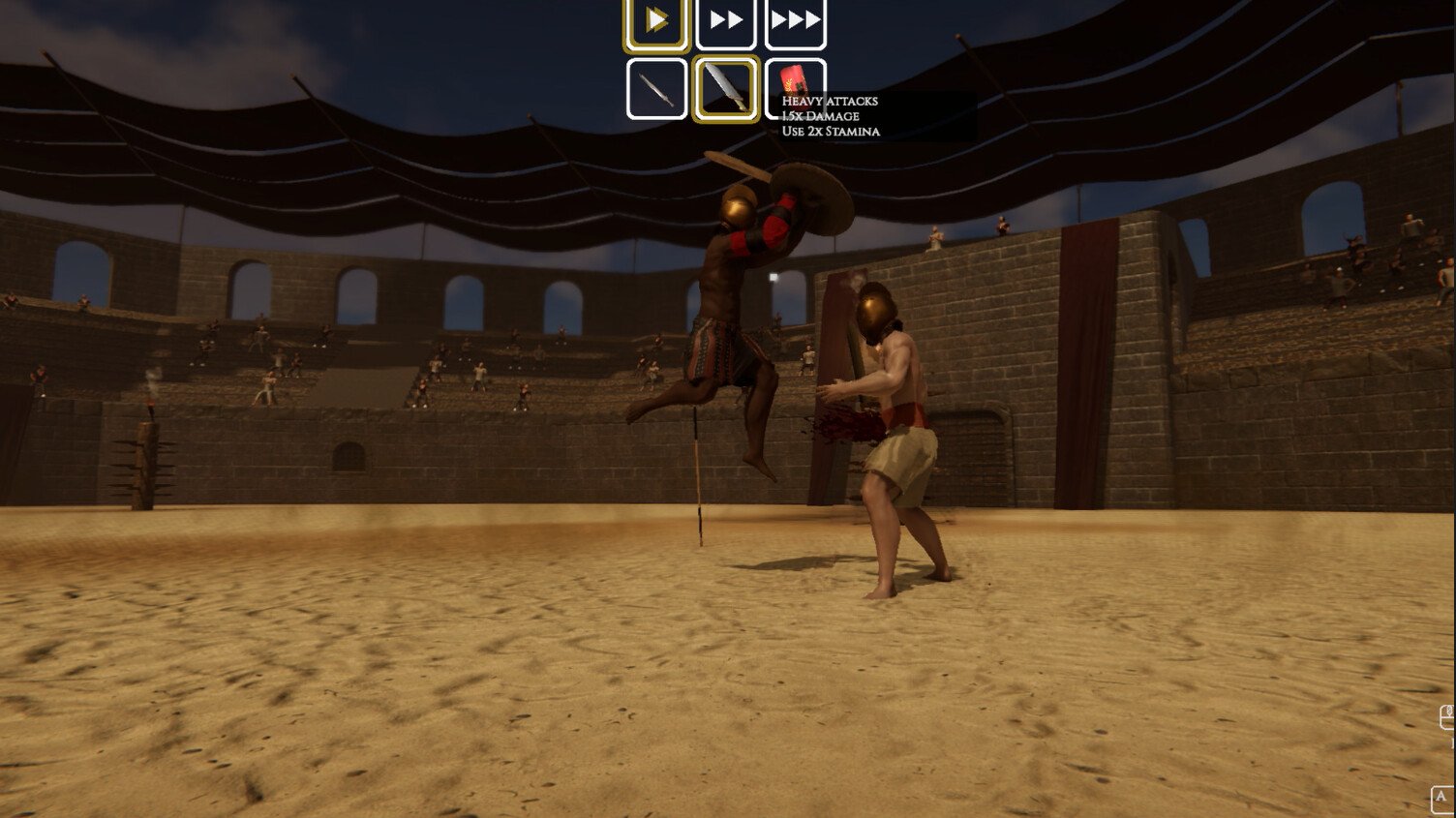
Task: Click the 'Use 2x Stamina' label
Action: 829,130
